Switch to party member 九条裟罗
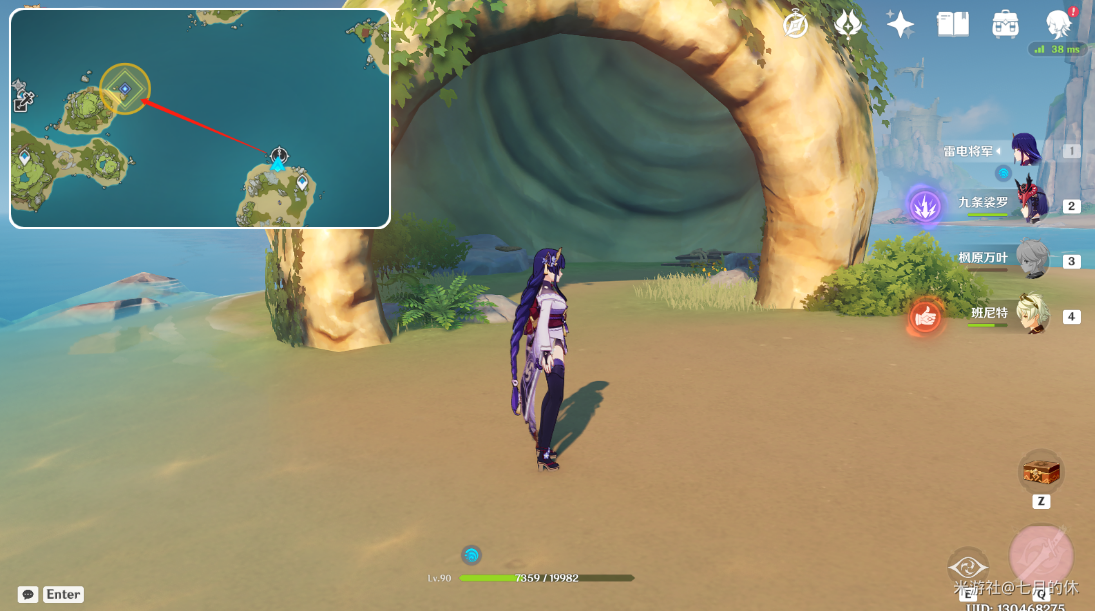The width and height of the screenshot is (1095, 611). [x=1030, y=205]
